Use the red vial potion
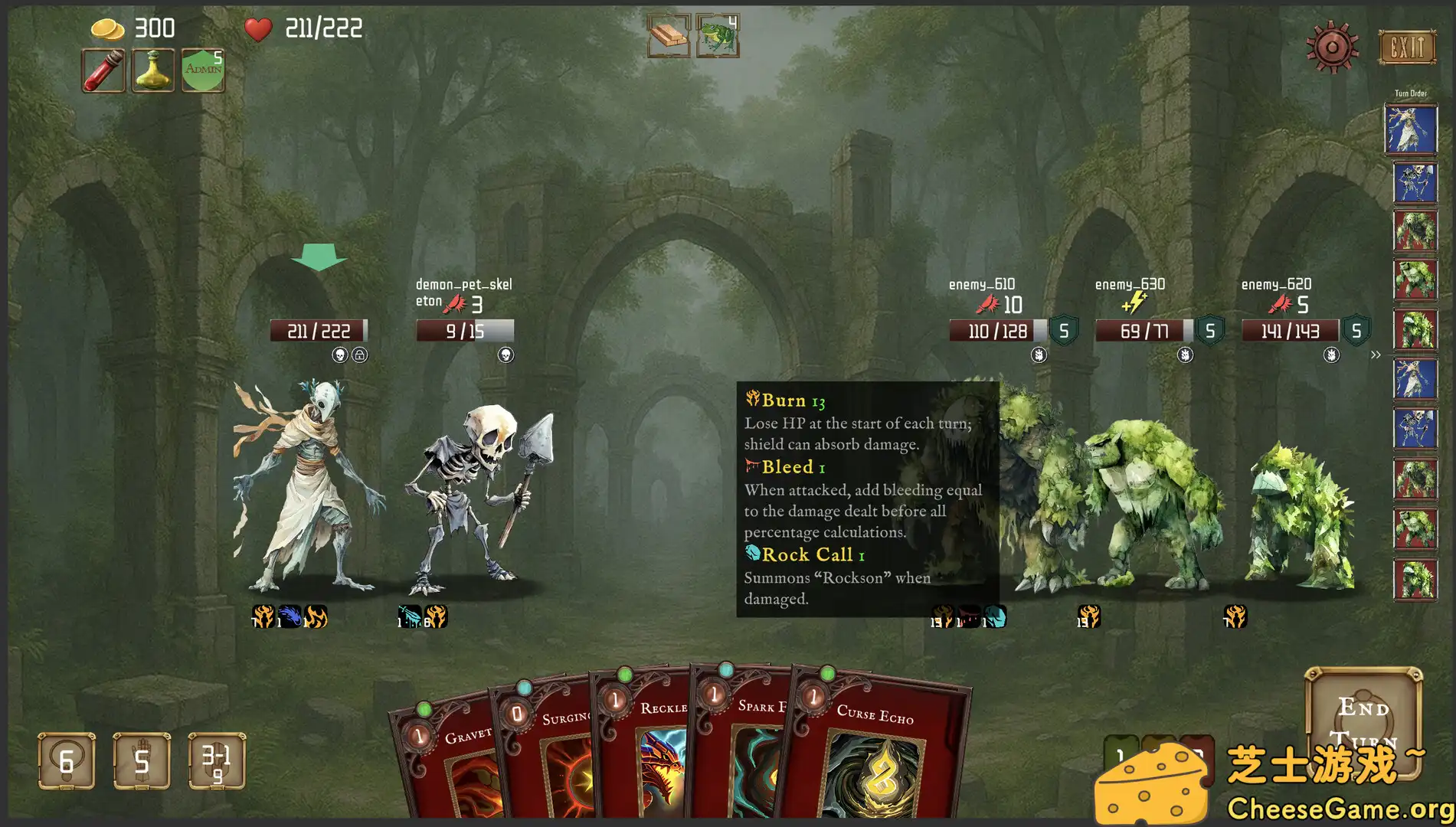 tap(103, 70)
